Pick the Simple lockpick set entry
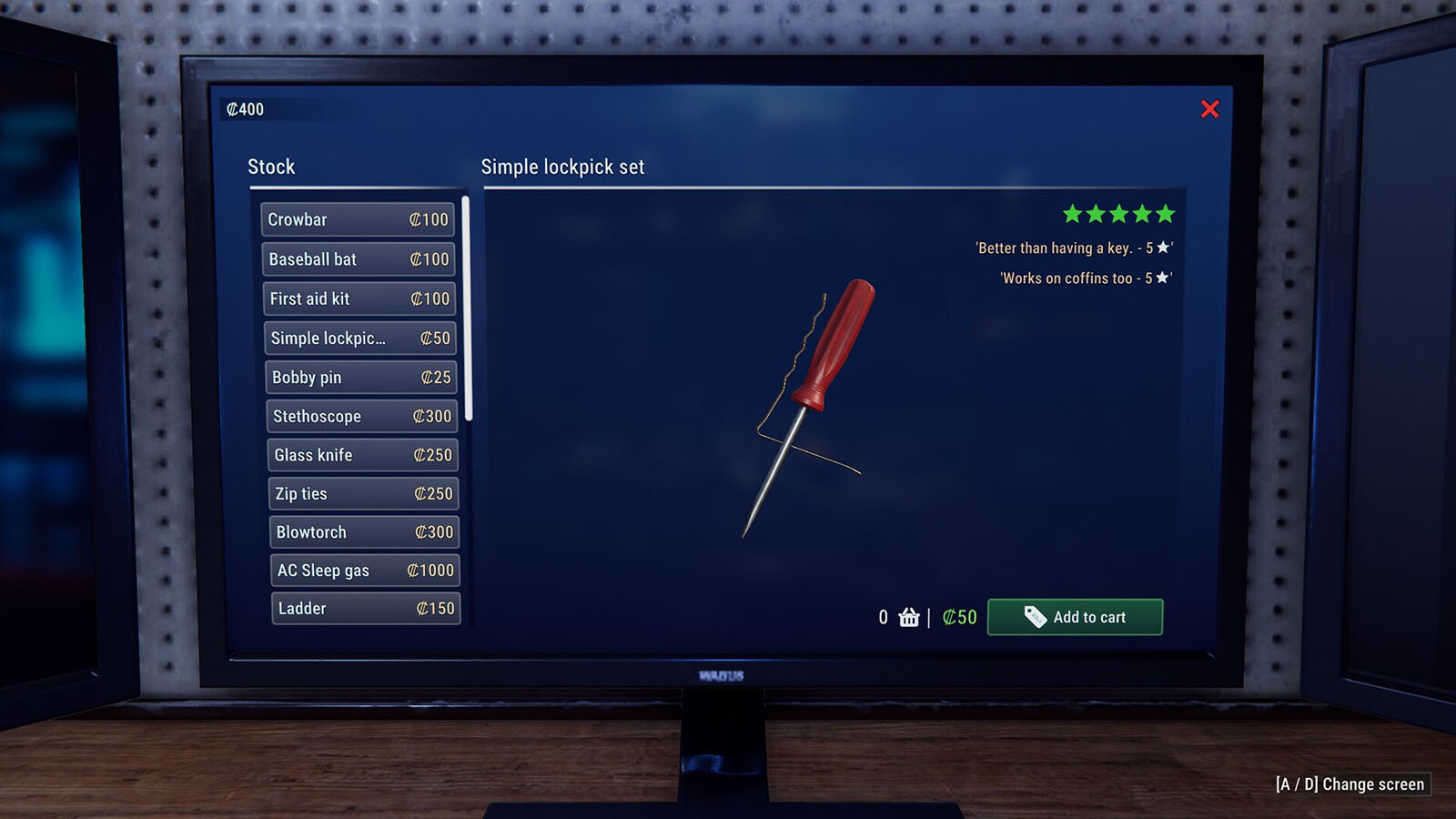This screenshot has width=1456, height=819. pos(360,338)
